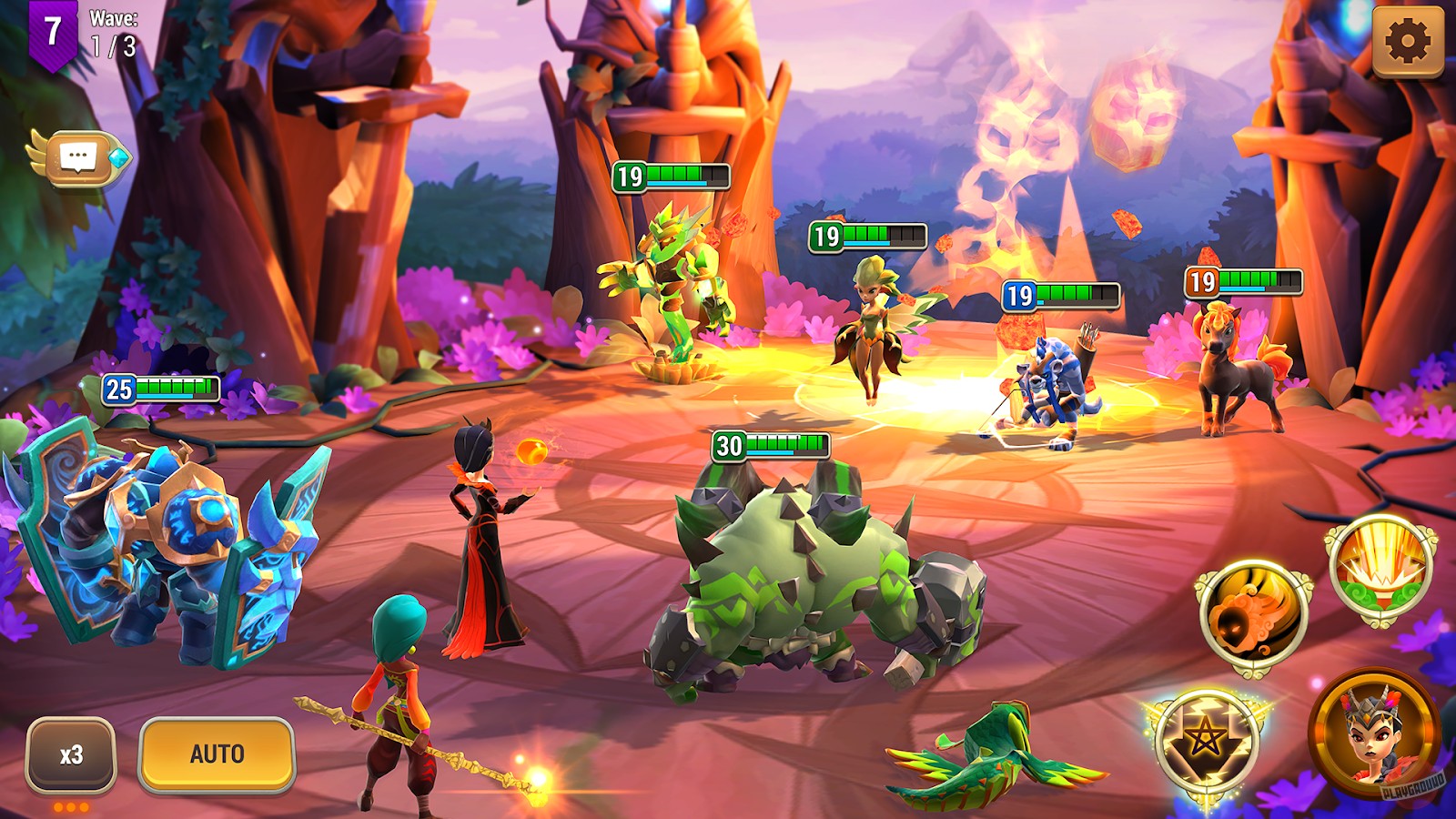Expand the three-dot indicator below x3
Image resolution: width=1456 pixels, height=819 pixels.
[x=69, y=804]
